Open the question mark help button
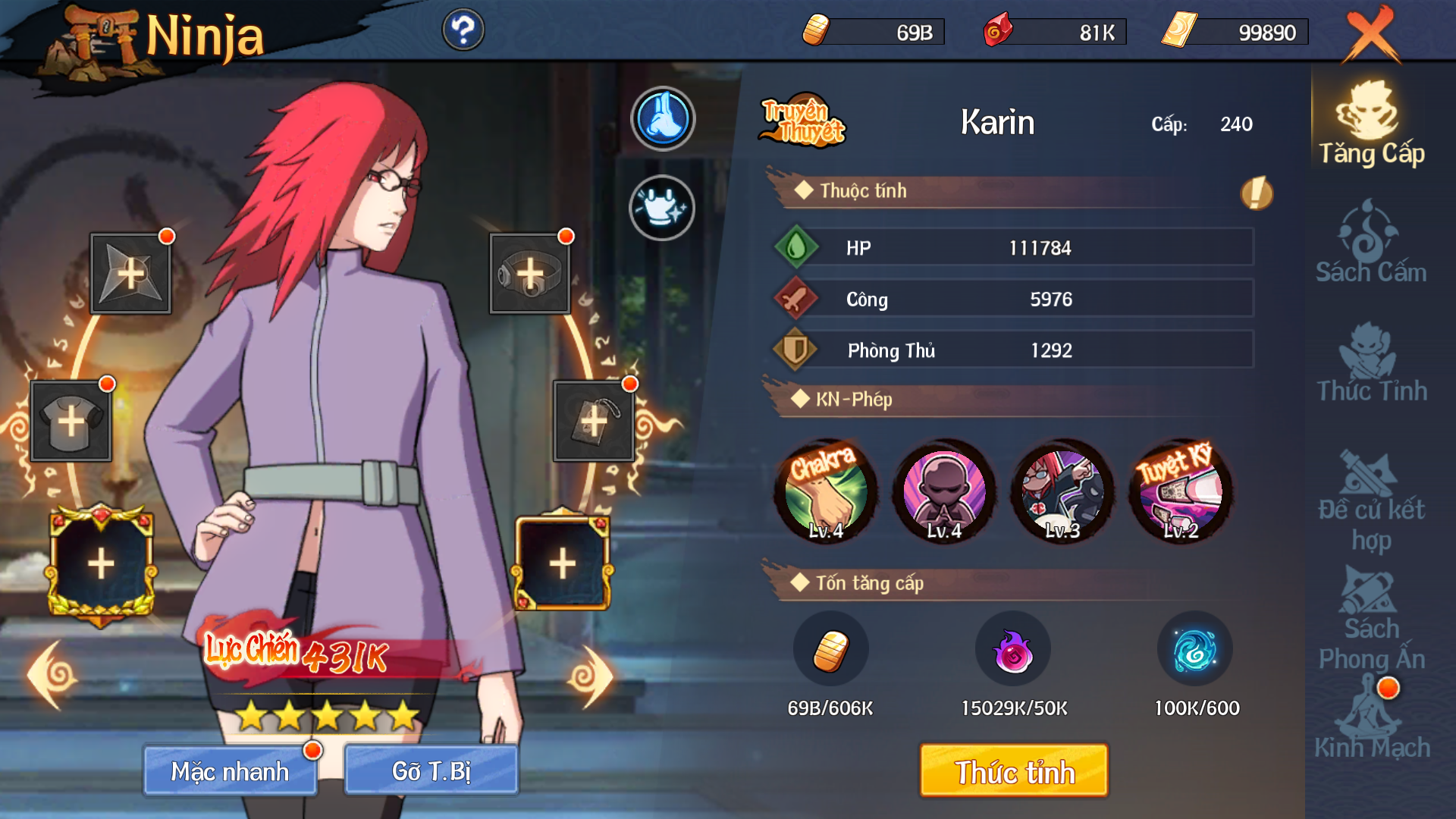This screenshot has width=1456, height=819. pos(463,30)
